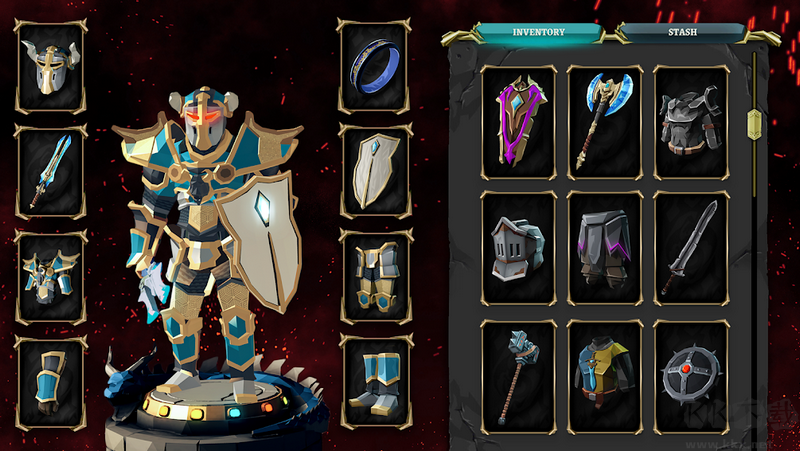Choose the dark grey chestplate item

click(691, 123)
